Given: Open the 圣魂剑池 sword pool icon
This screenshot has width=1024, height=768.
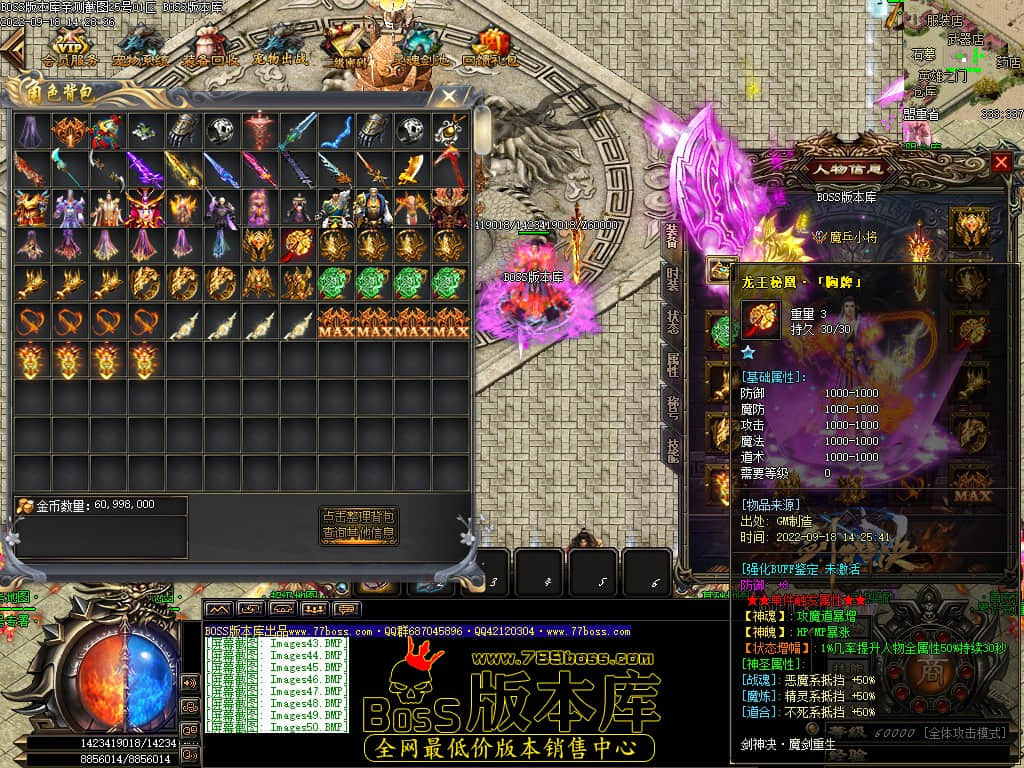Looking at the screenshot, I should [x=420, y=48].
